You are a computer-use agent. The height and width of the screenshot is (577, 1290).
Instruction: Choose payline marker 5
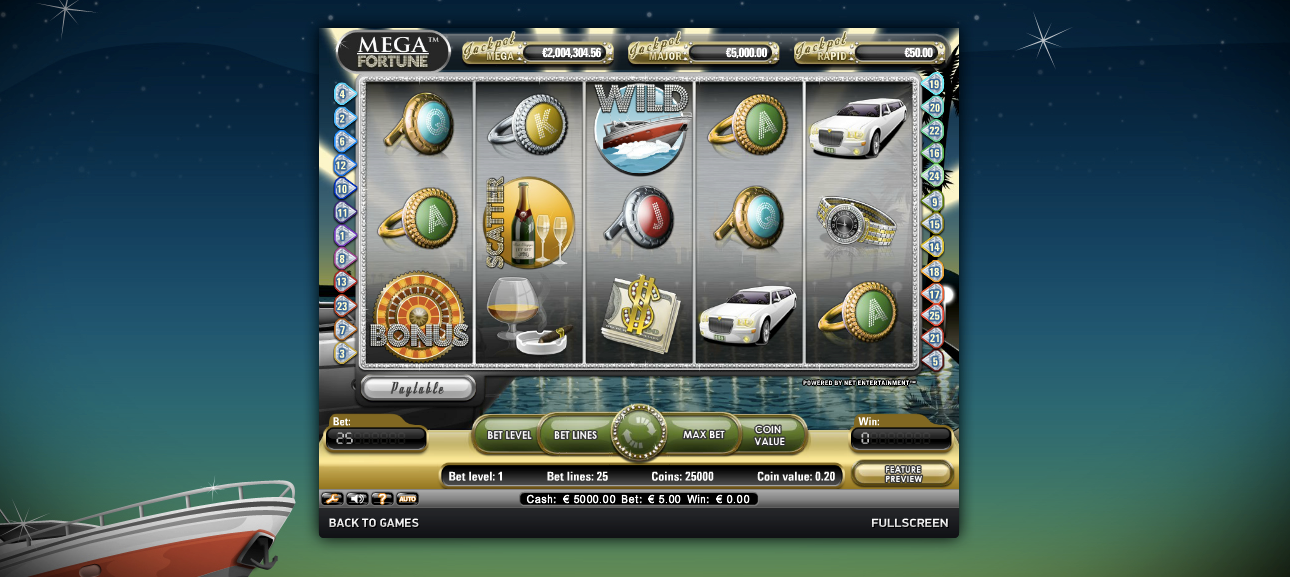(x=934, y=359)
